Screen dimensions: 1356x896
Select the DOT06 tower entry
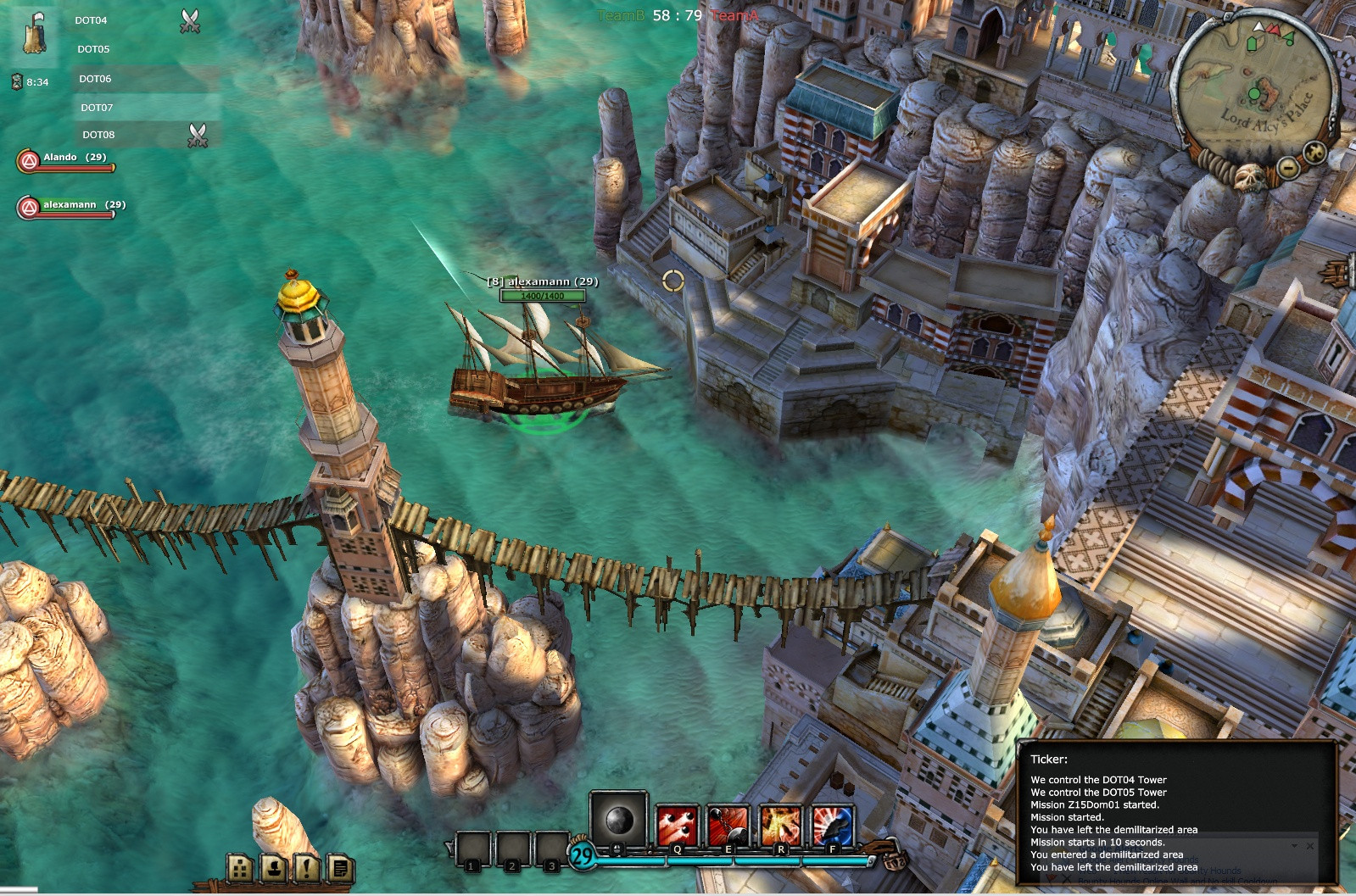[95, 79]
